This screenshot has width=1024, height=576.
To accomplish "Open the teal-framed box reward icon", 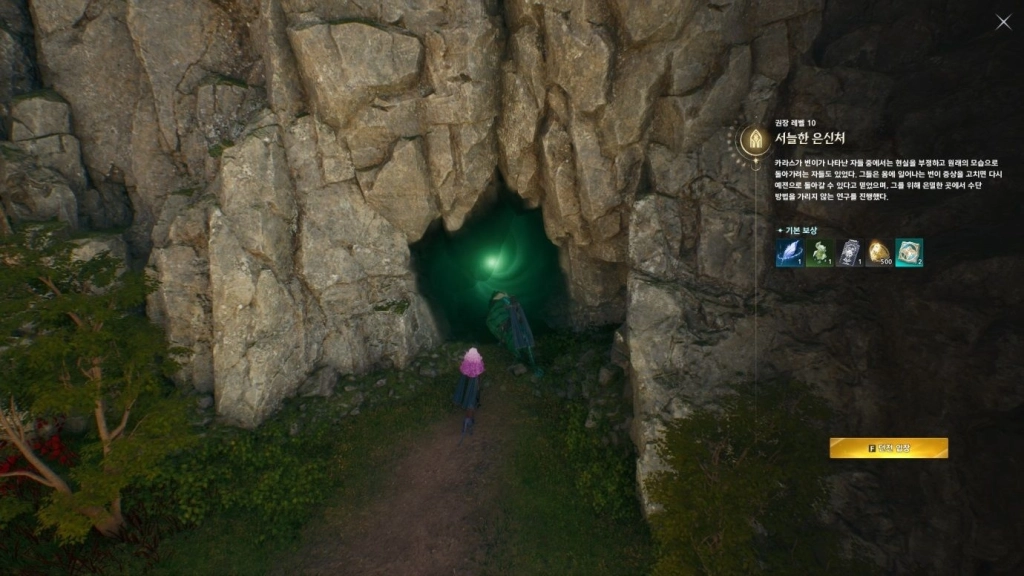I will [909, 253].
